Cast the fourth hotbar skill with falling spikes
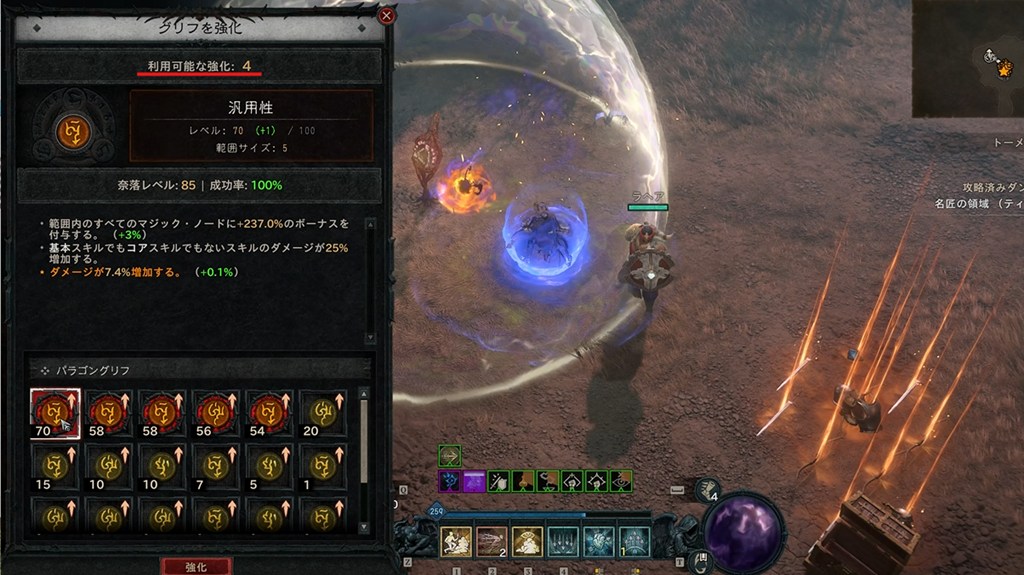Image resolution: width=1024 pixels, height=575 pixels. pos(562,541)
